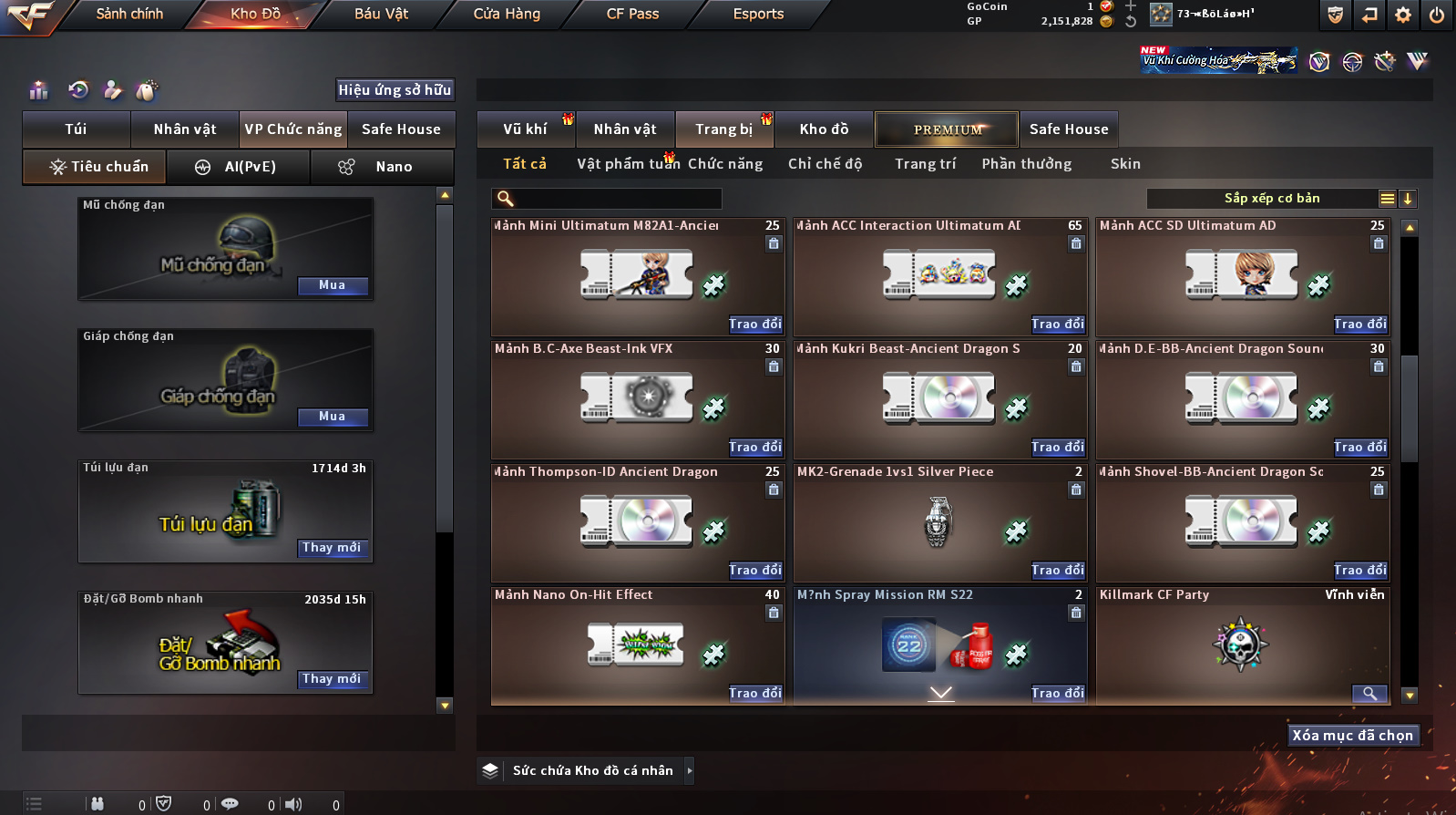Screen dimensions: 1456x815
Task: Open the Hiệu ứng sở hữu button
Action: point(395,89)
